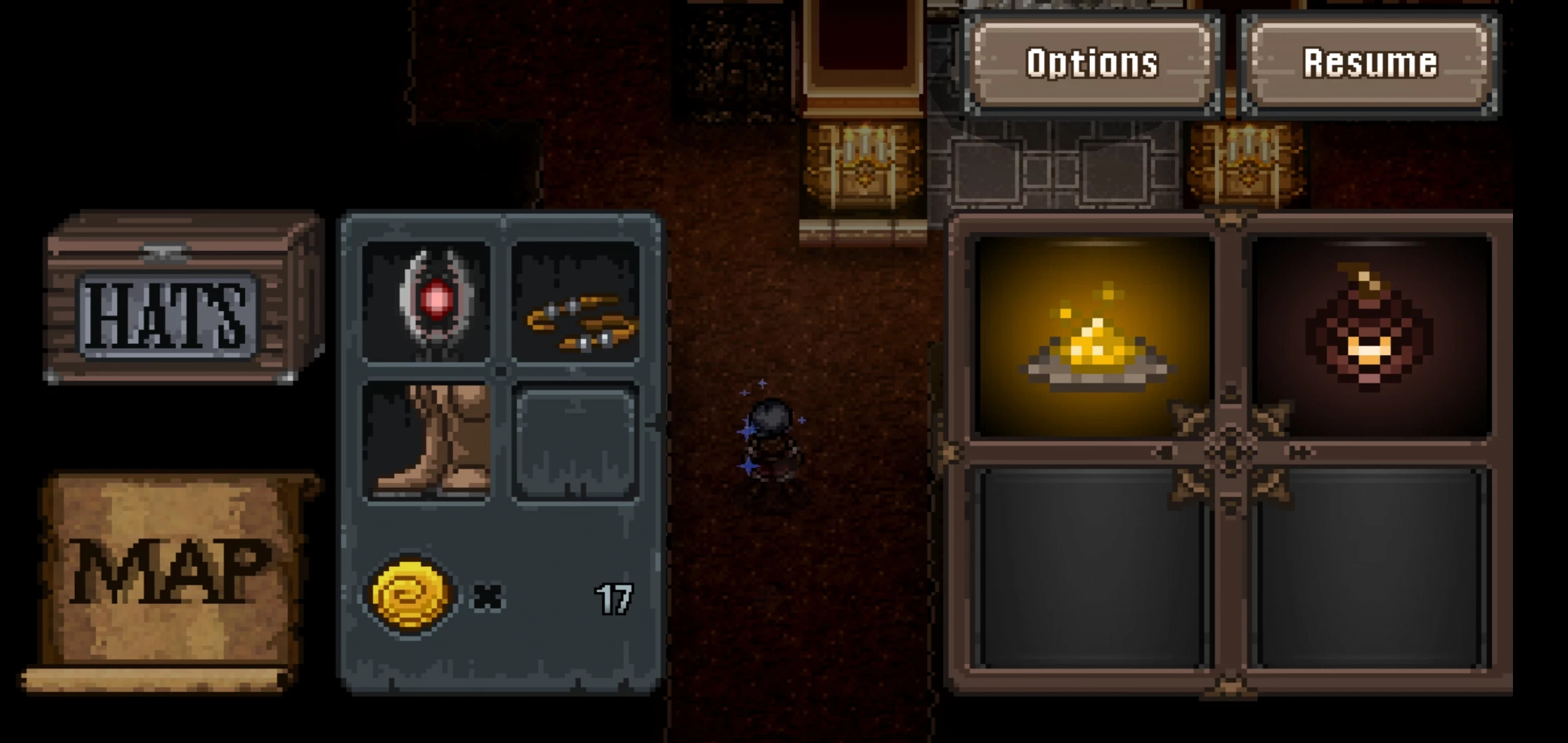Resume the game
This screenshot has width=1568, height=743.
point(1369,63)
